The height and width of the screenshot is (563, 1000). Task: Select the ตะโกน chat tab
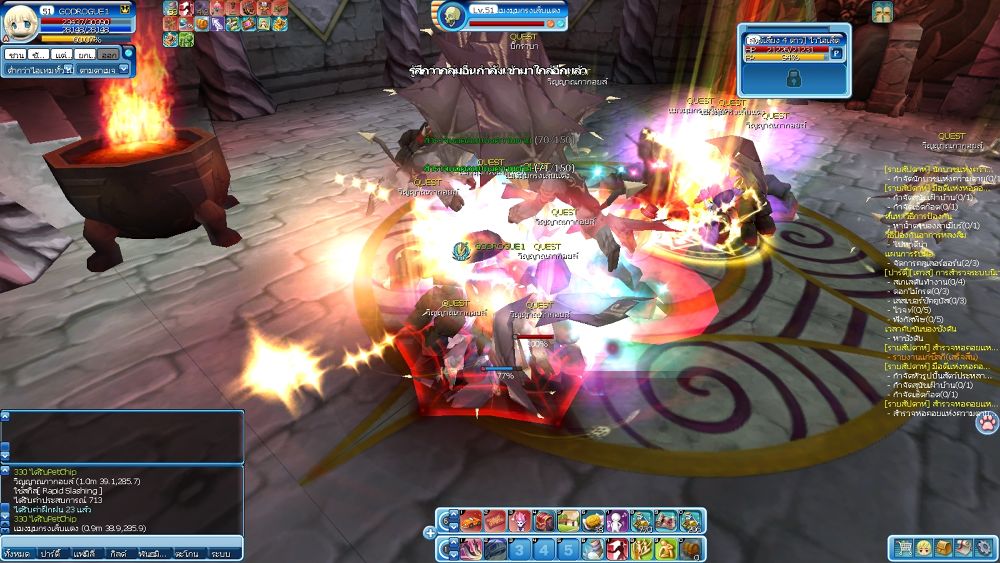click(186, 553)
